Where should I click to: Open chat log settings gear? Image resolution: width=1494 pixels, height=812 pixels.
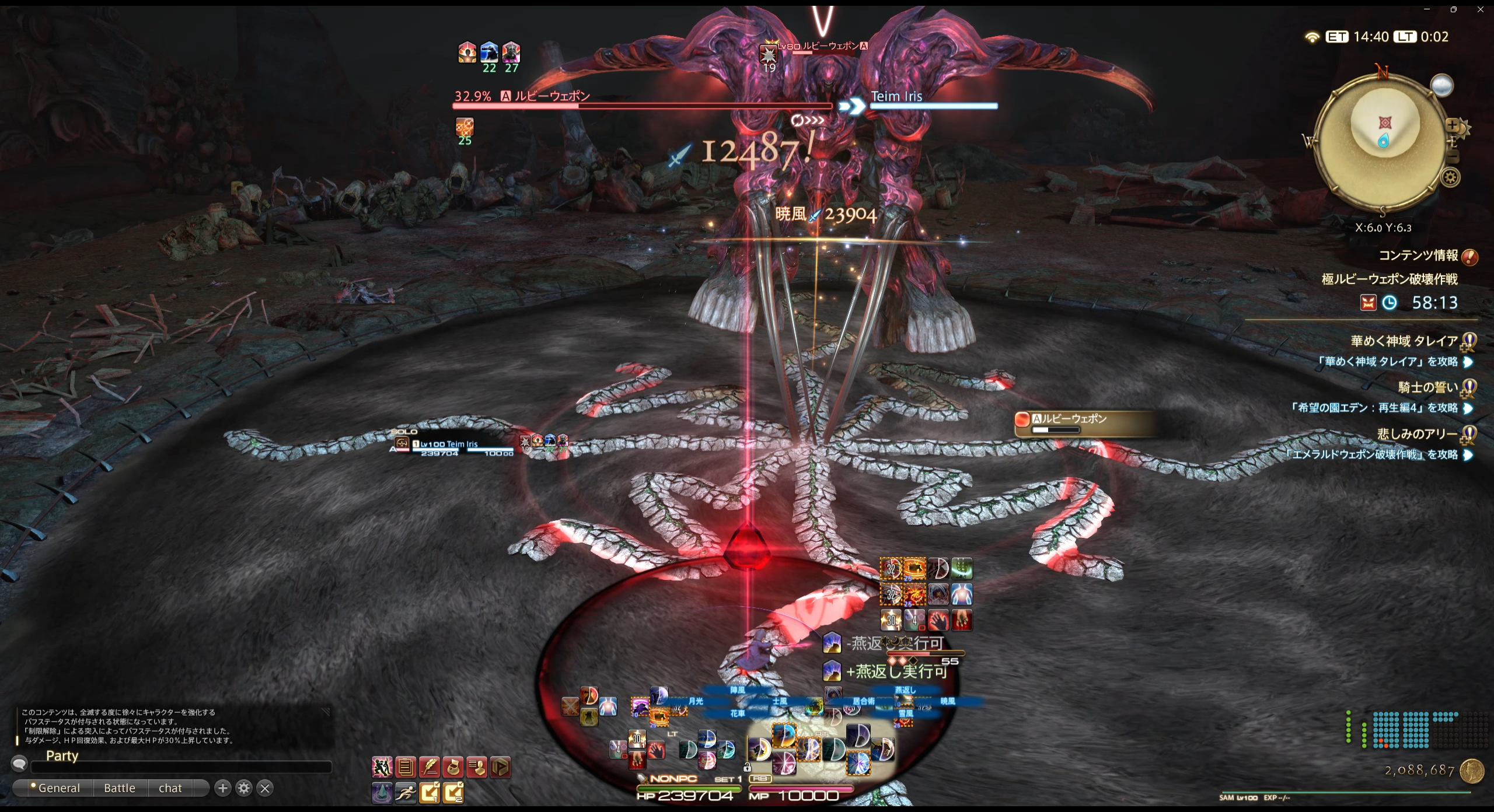tap(244, 788)
